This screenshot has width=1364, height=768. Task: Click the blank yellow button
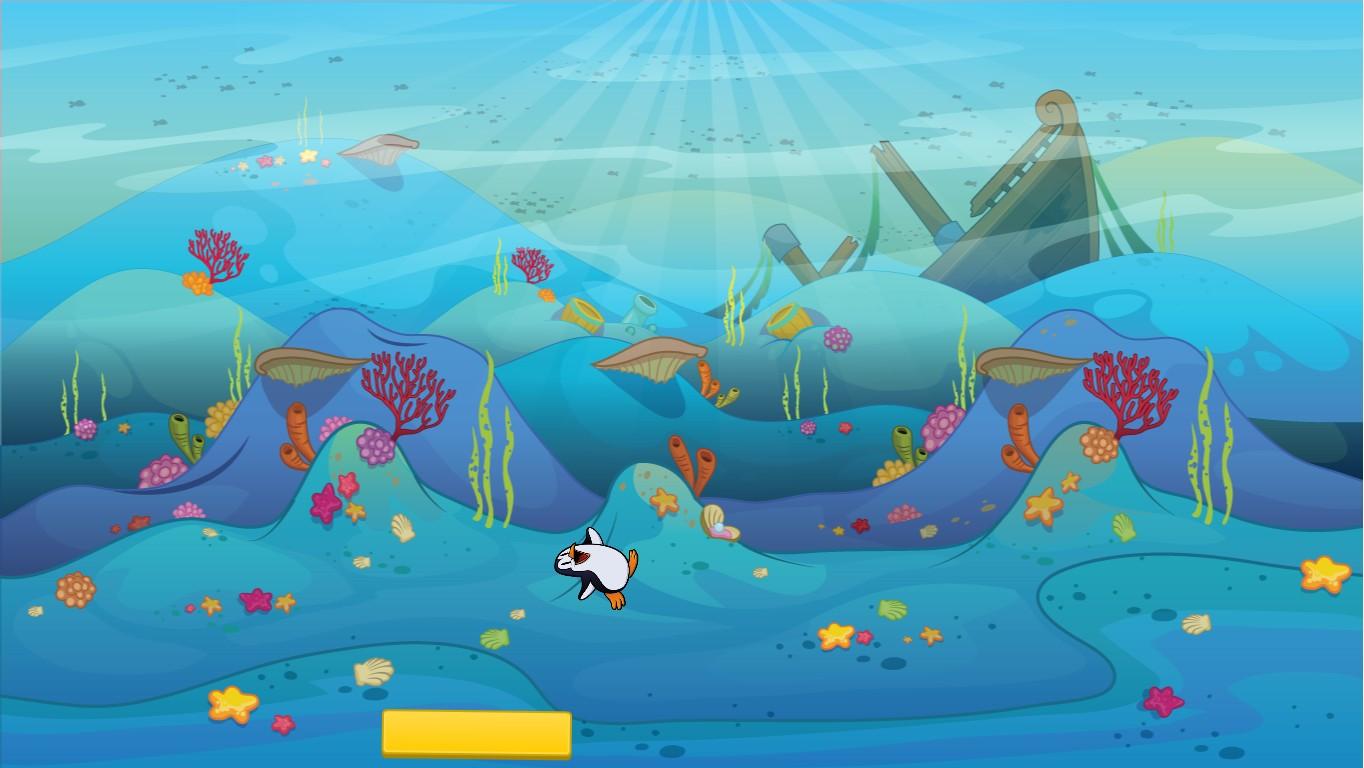[x=476, y=733]
